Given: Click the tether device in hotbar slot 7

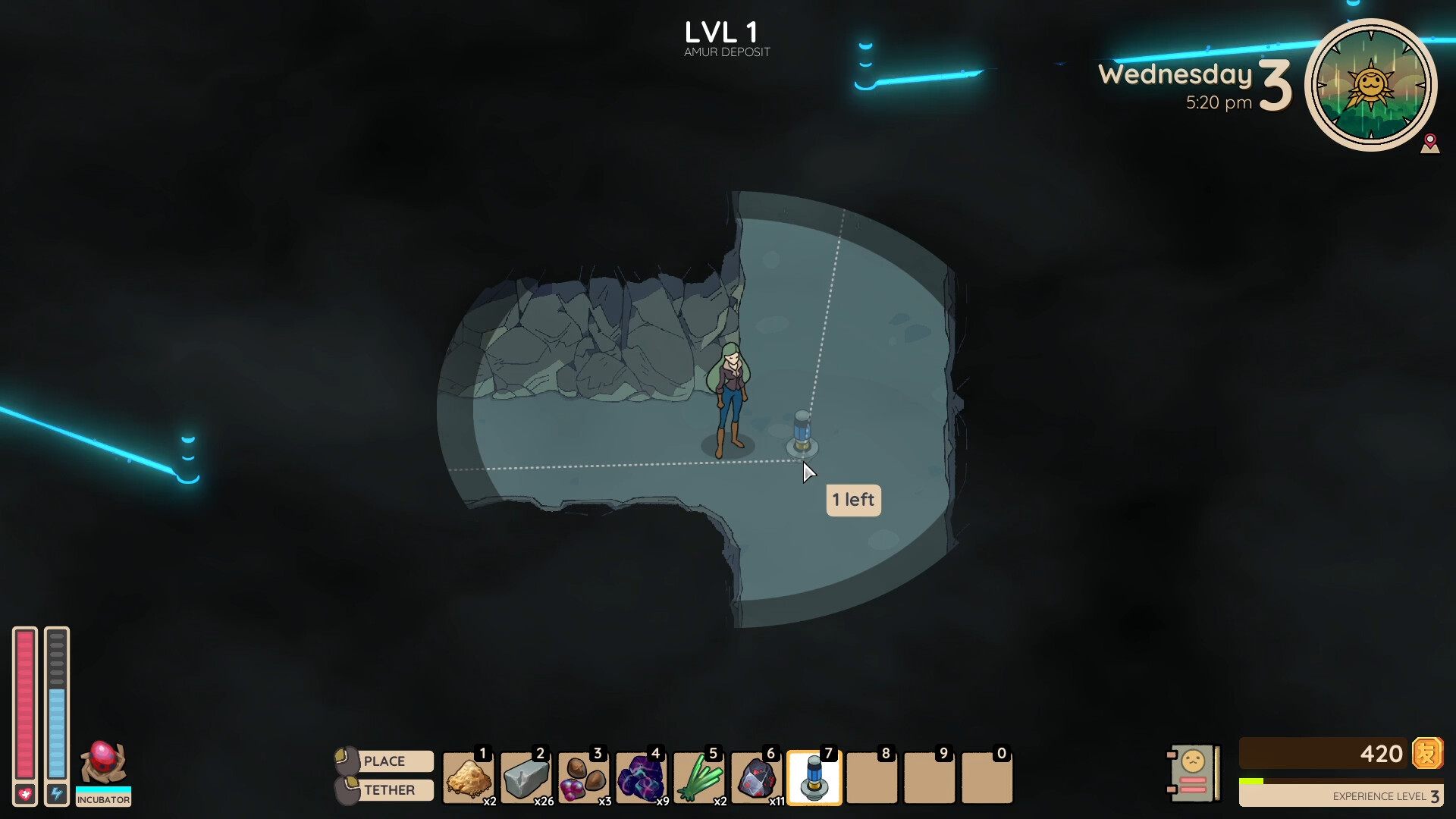Looking at the screenshot, I should pos(814,777).
